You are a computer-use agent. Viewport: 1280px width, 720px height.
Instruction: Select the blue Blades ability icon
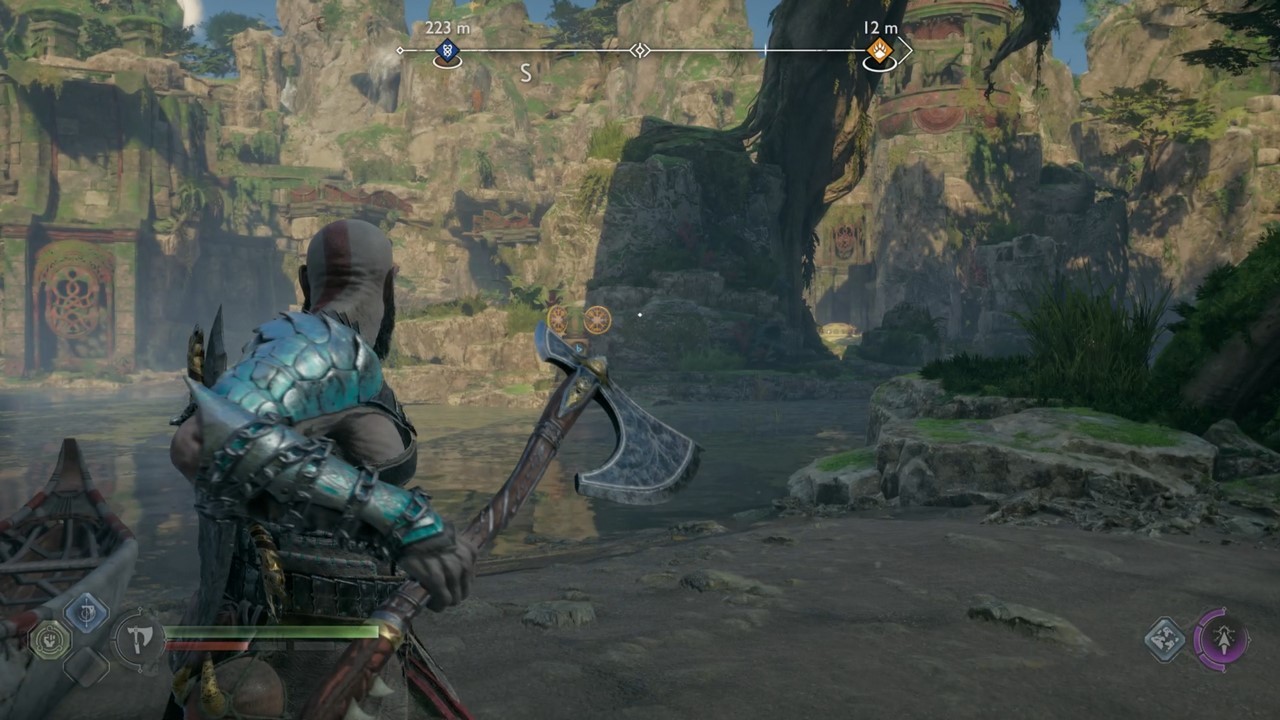85,610
